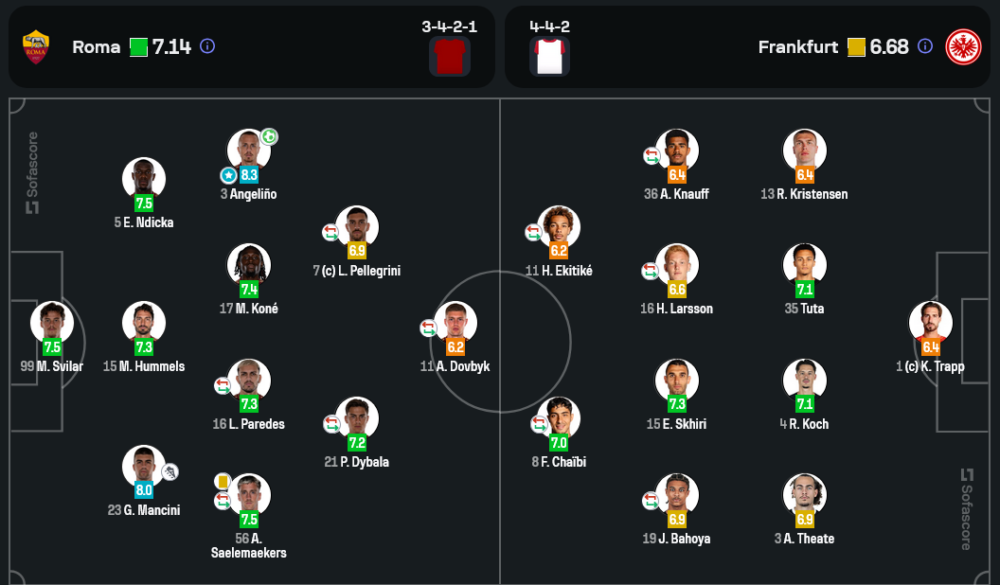Open H. Ekitiké's player profile
The width and height of the screenshot is (1000, 585).
click(558, 226)
